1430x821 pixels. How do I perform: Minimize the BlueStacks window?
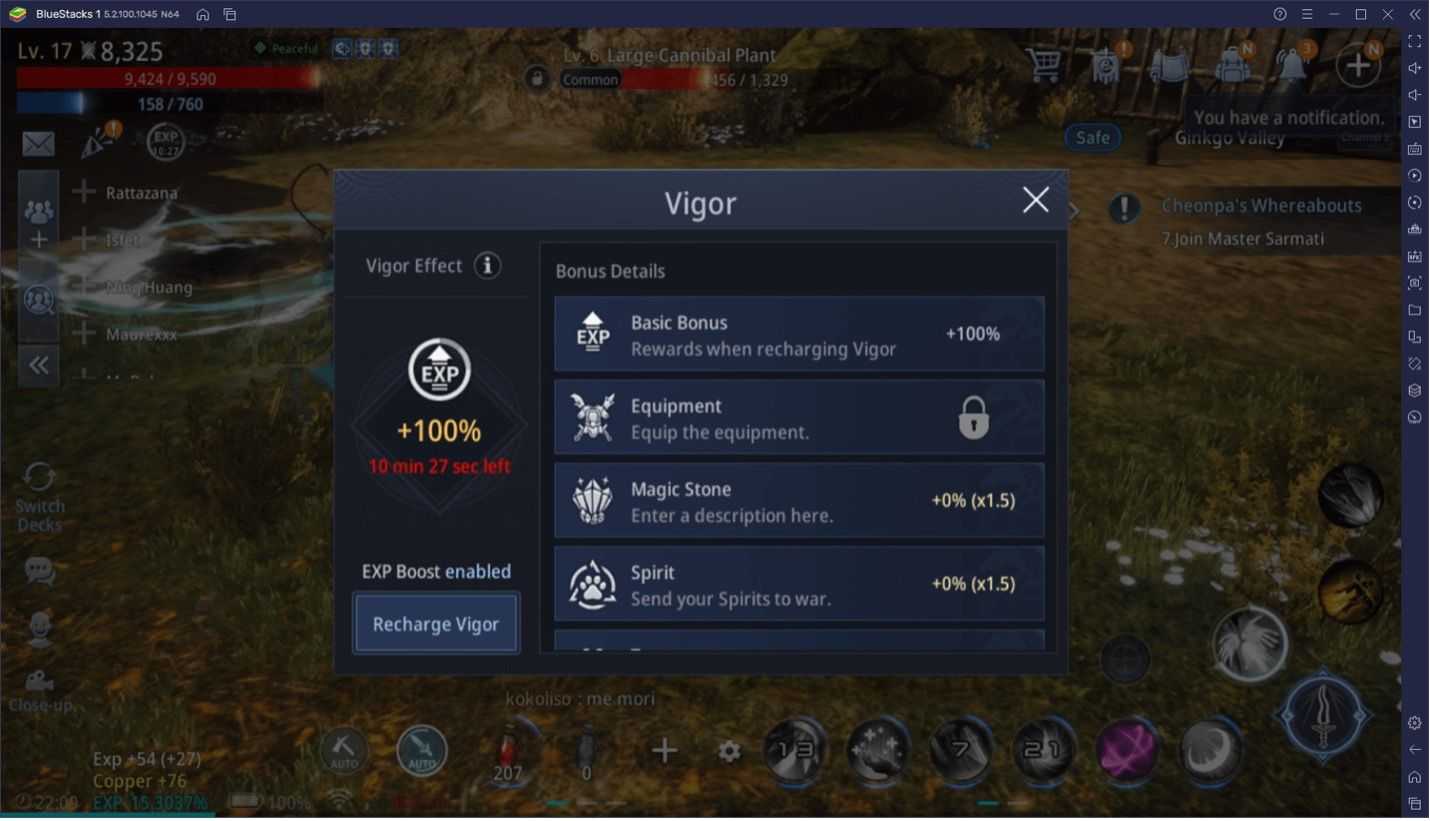click(x=1334, y=14)
